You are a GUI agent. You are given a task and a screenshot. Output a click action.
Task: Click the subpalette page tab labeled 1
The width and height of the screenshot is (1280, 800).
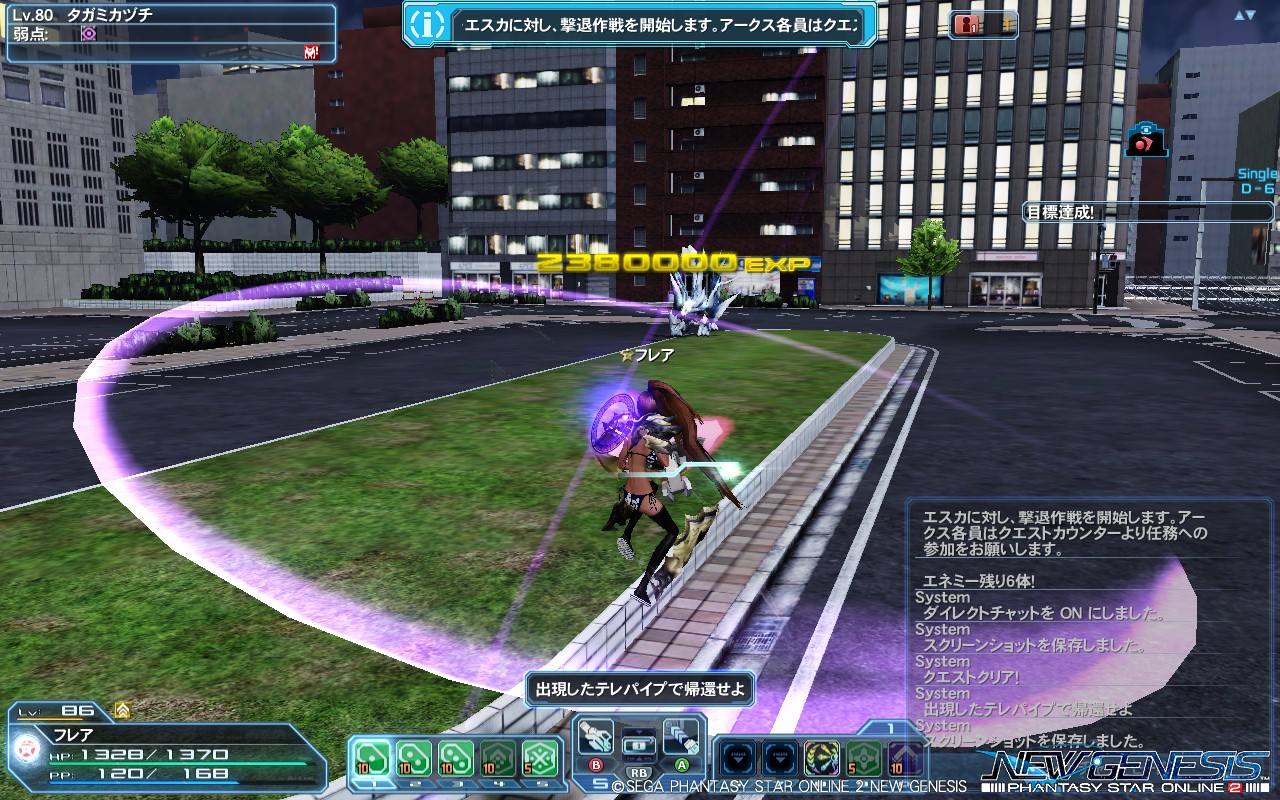[892, 728]
